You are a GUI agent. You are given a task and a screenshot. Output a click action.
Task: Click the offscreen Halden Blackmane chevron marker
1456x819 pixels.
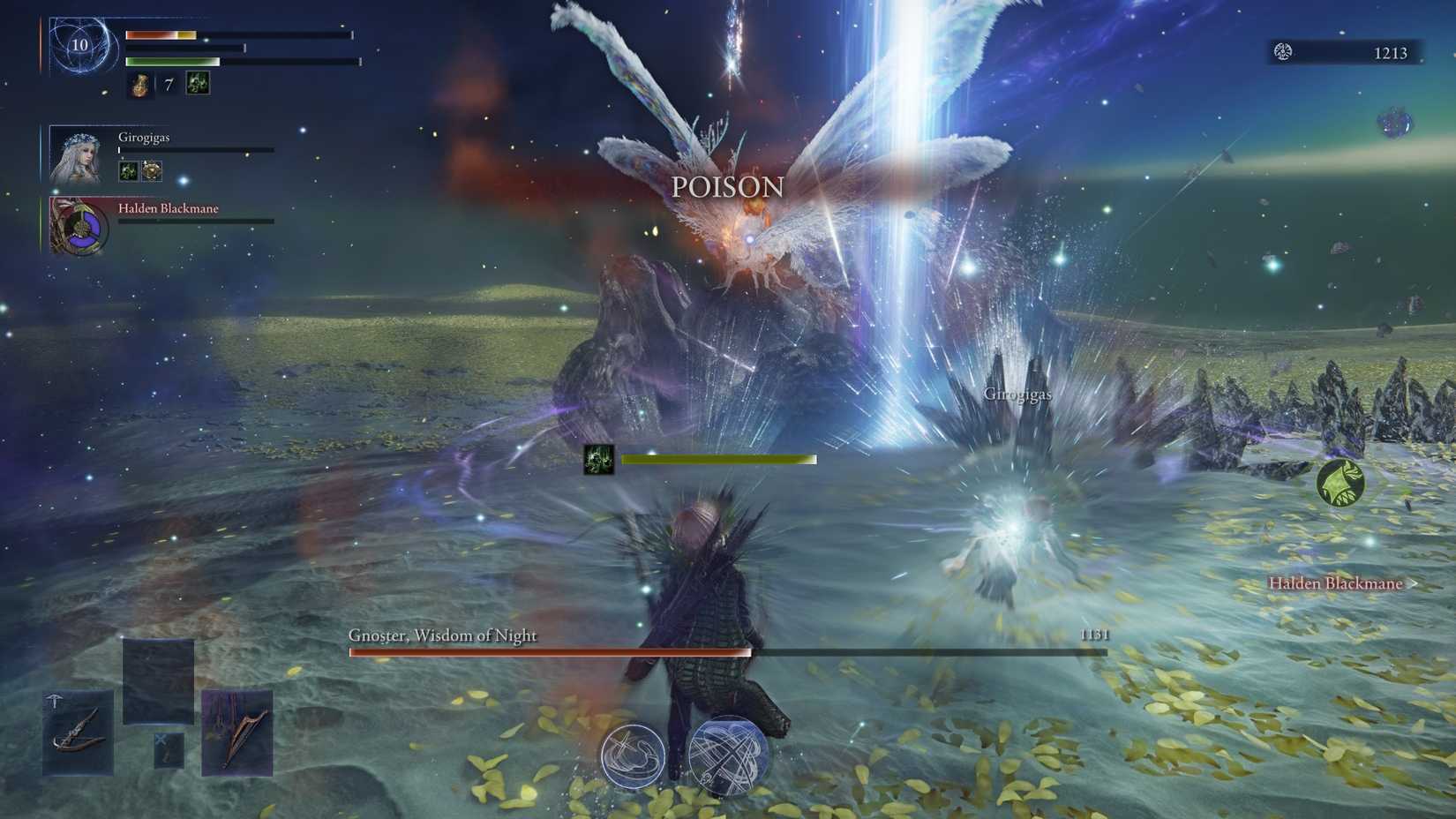1413,583
